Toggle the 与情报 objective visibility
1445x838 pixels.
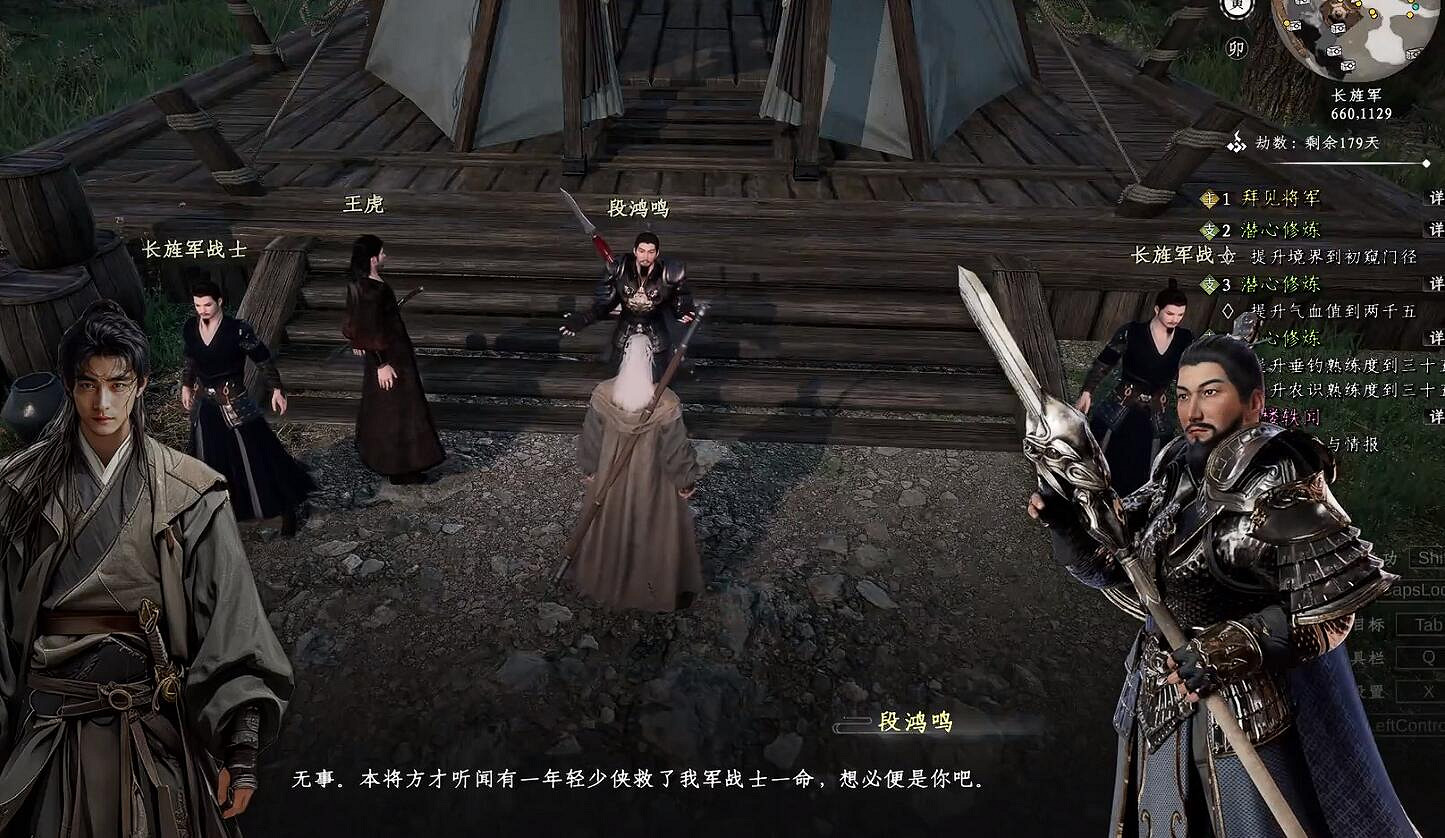1350,443
